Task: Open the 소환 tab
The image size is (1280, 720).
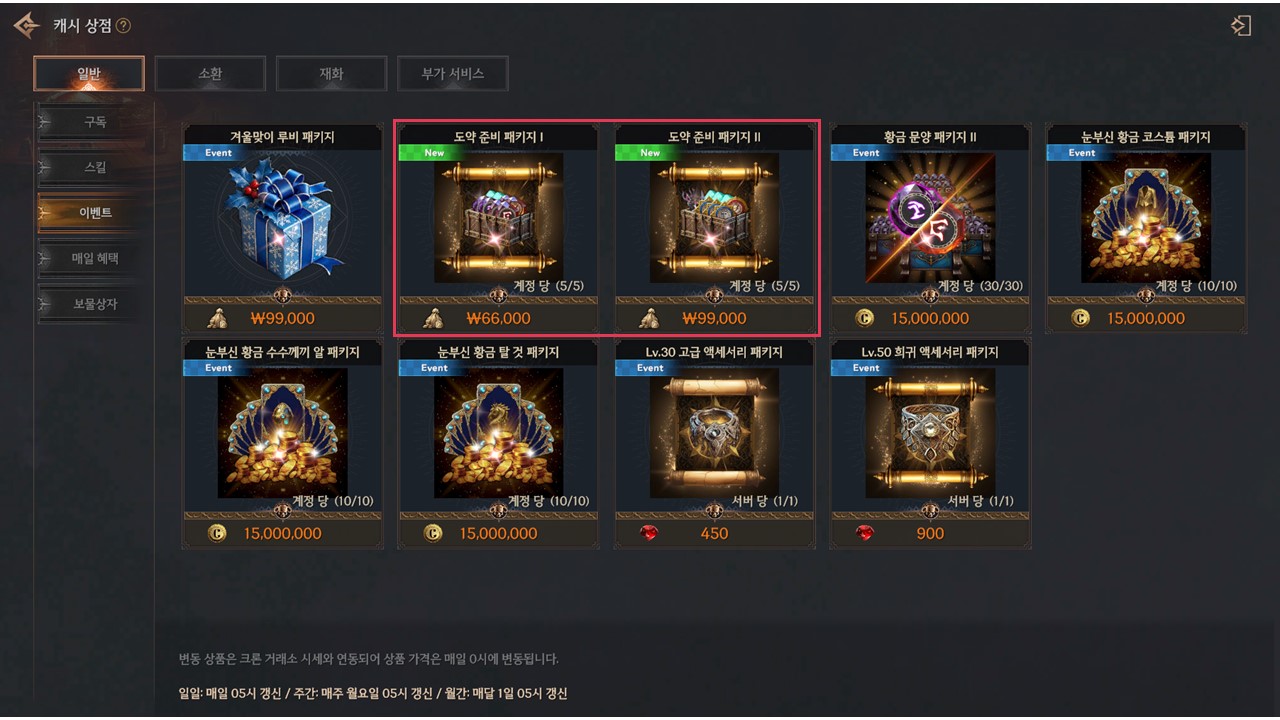Action: pyautogui.click(x=210, y=73)
